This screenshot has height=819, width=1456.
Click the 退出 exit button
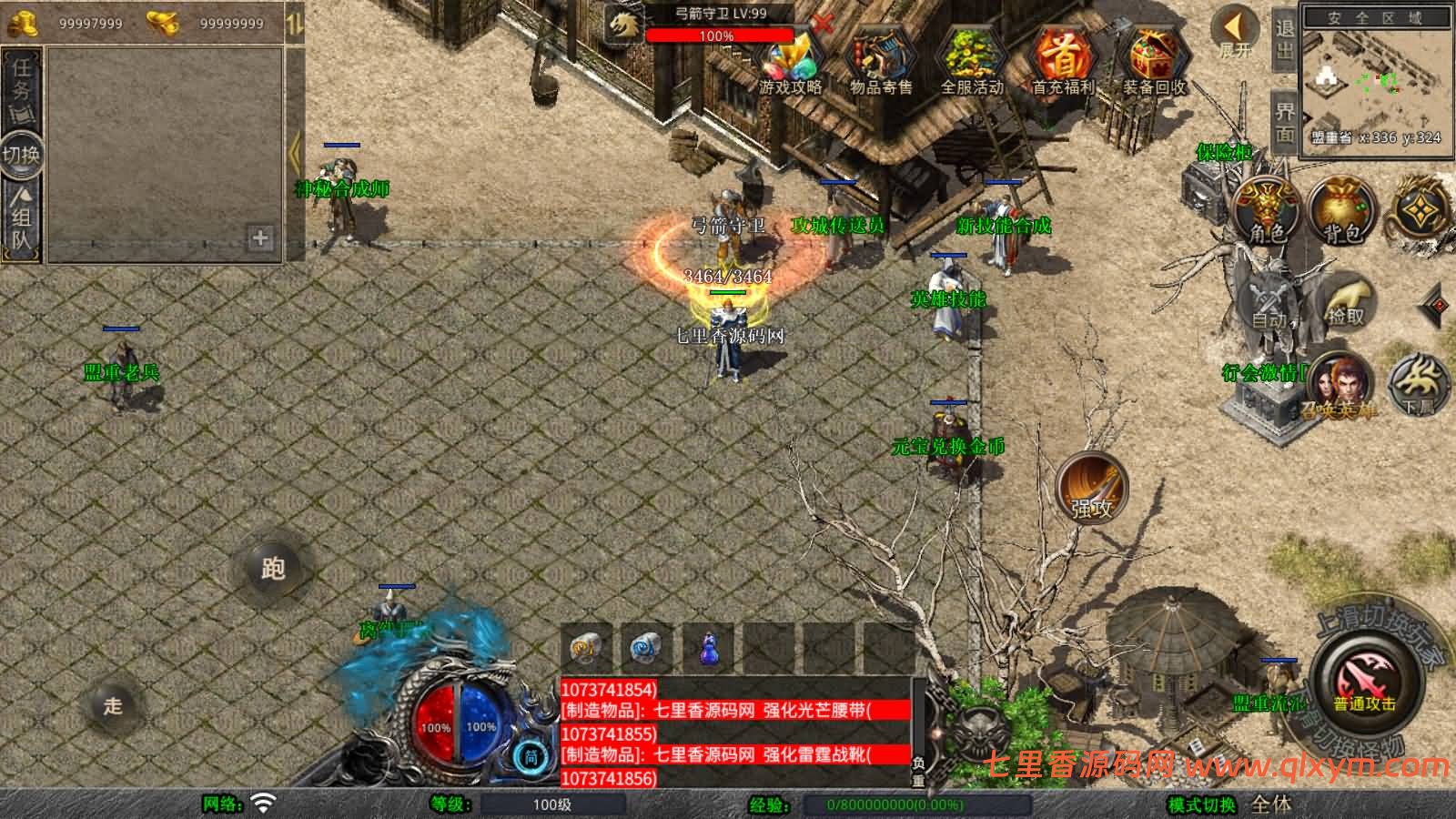(1284, 39)
